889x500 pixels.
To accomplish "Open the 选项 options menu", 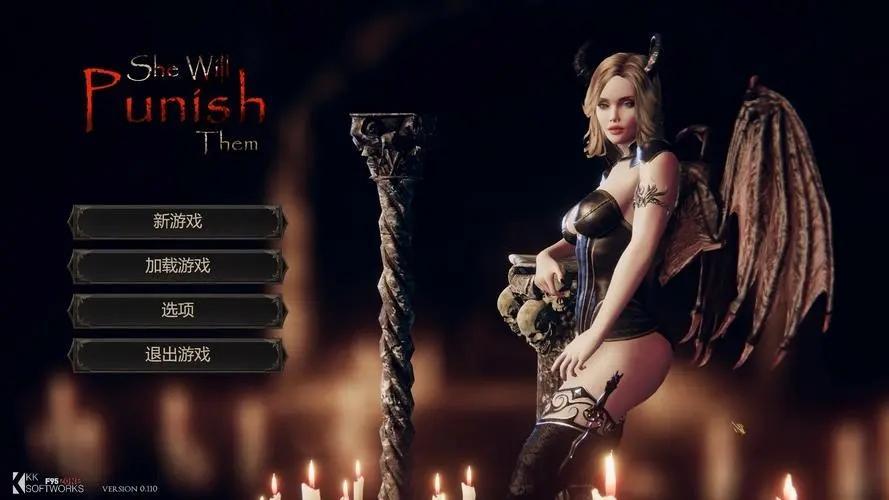I will 177,310.
